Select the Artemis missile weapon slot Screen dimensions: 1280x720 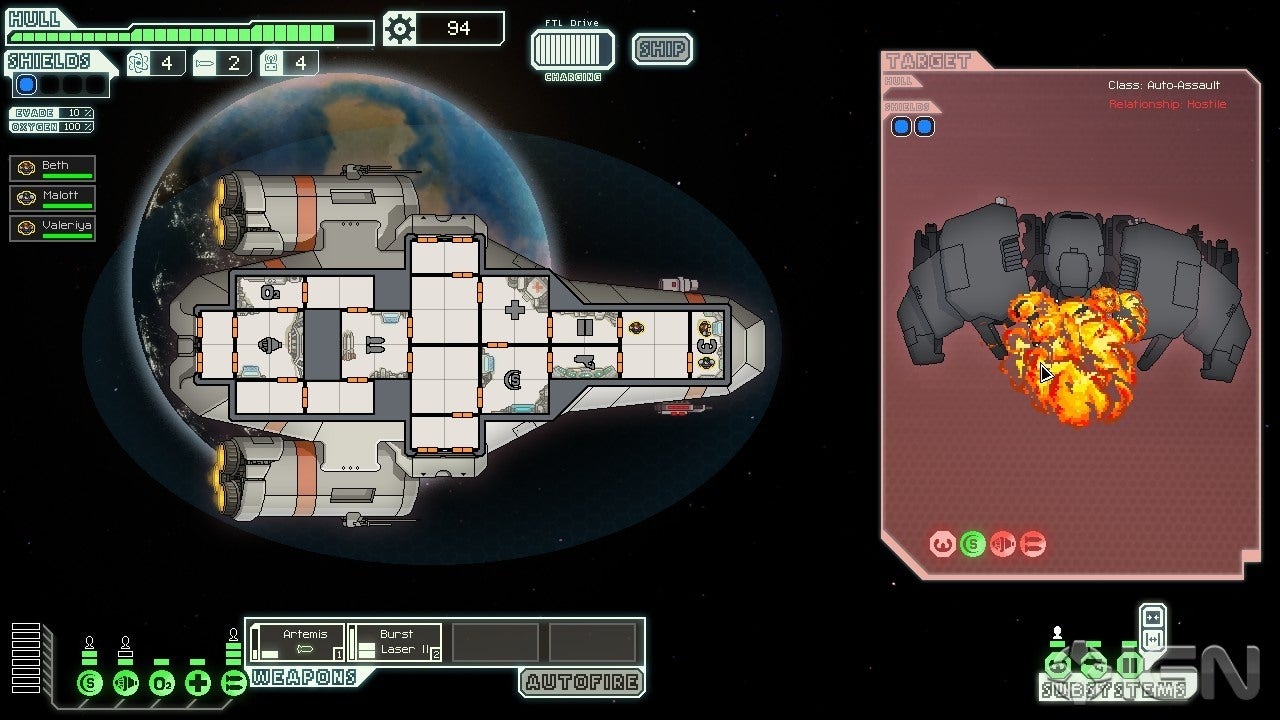click(x=297, y=642)
